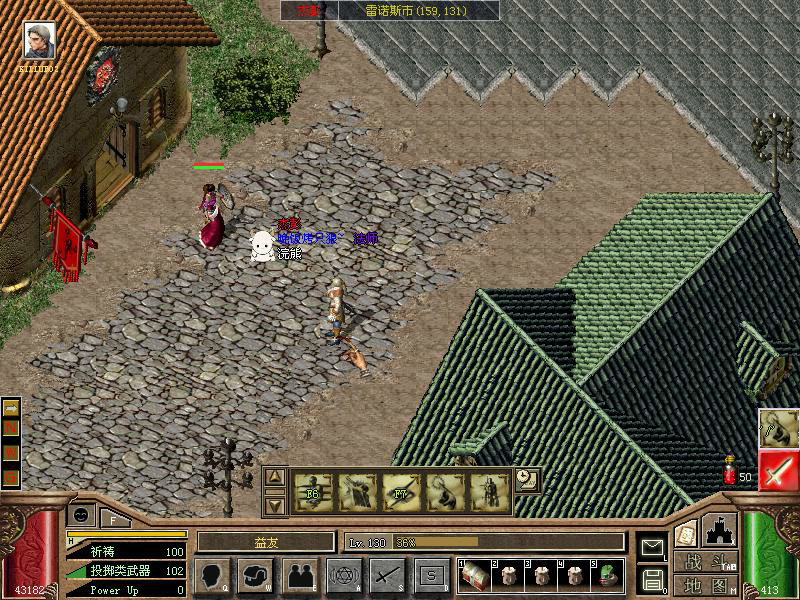The image size is (800, 600).
Task: Select the red sword attack button
Action: point(777,470)
